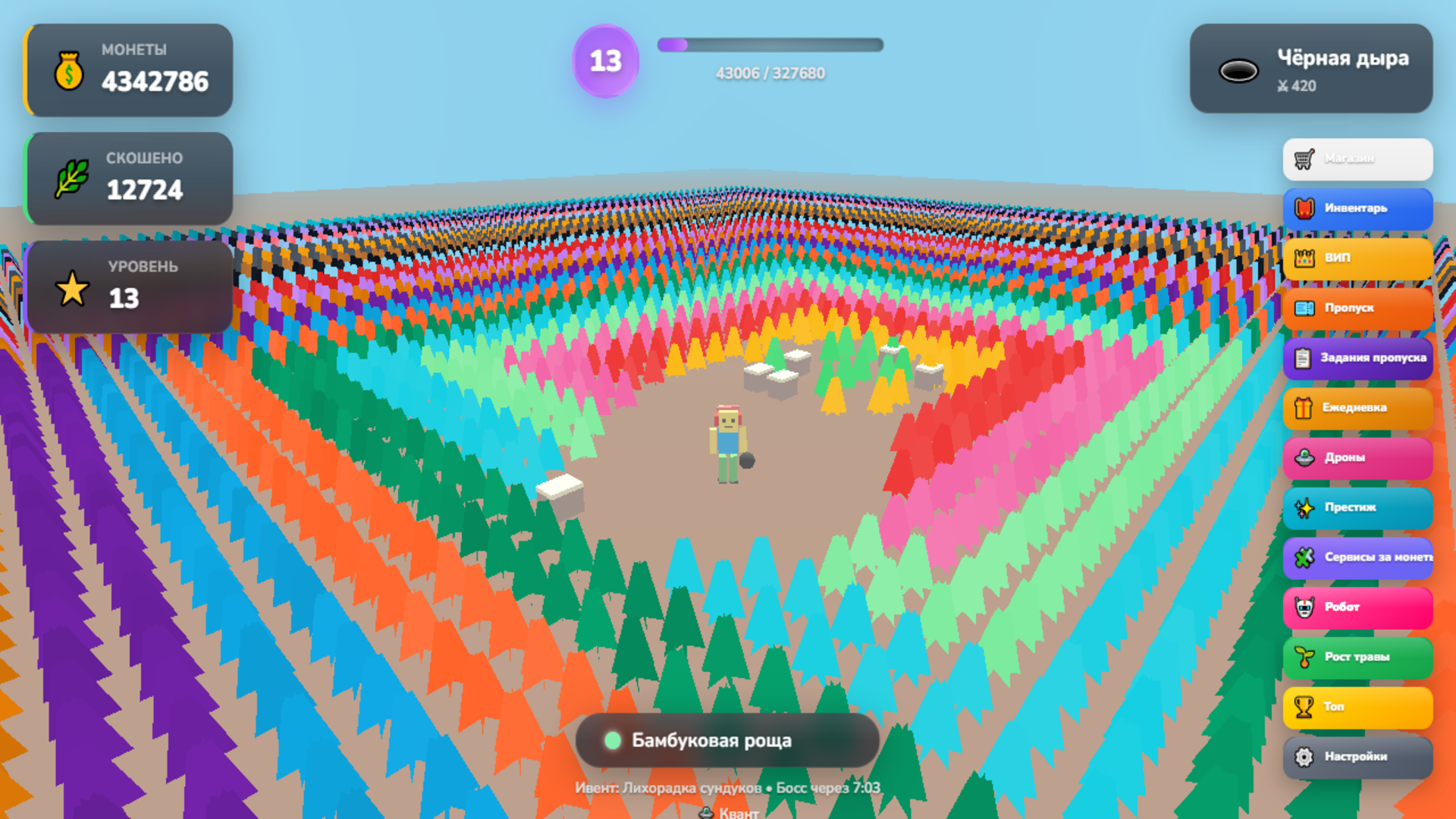Click the level 13 circle badge
This screenshot has width=1456, height=819.
pyautogui.click(x=605, y=62)
